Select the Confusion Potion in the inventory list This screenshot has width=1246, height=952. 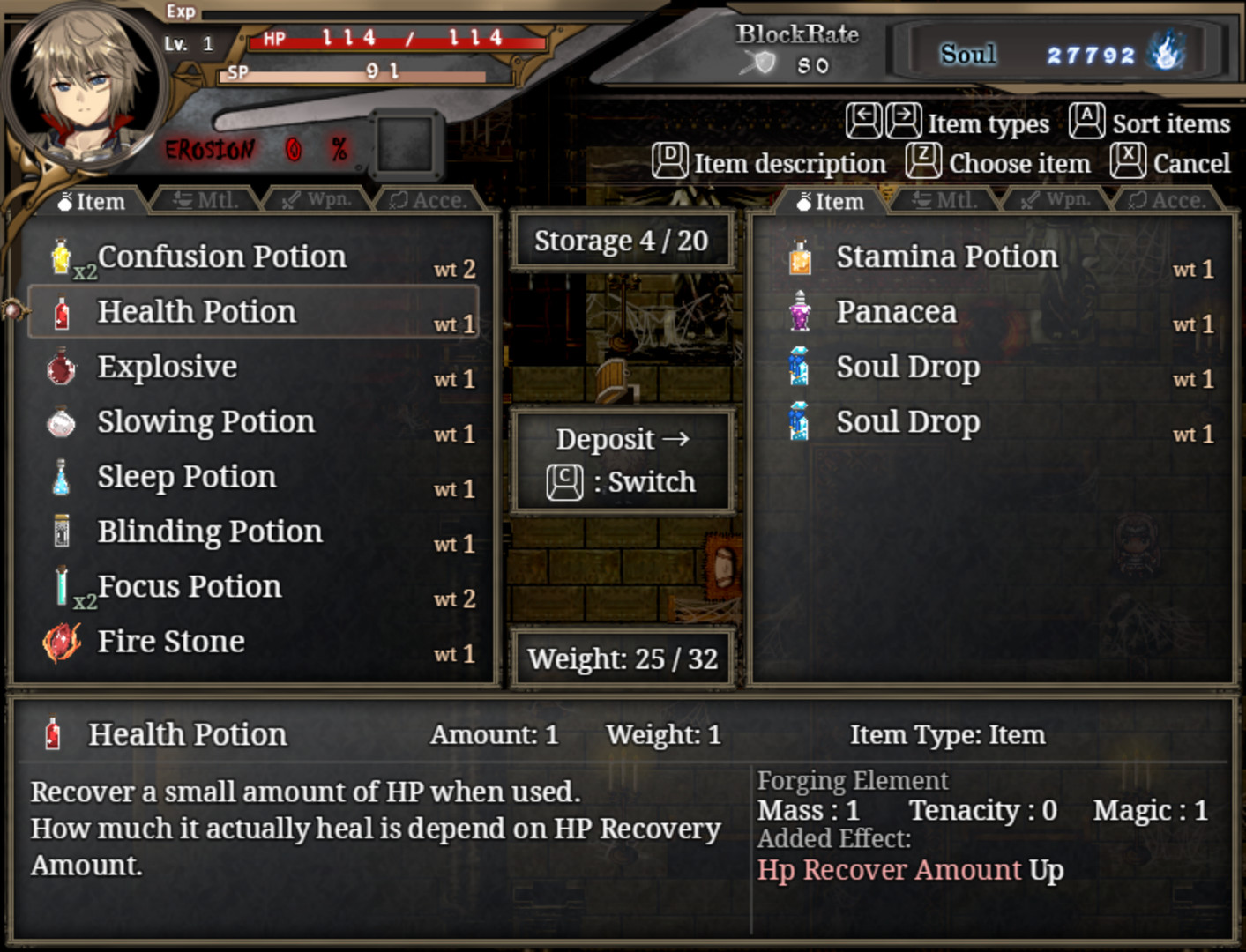(222, 257)
